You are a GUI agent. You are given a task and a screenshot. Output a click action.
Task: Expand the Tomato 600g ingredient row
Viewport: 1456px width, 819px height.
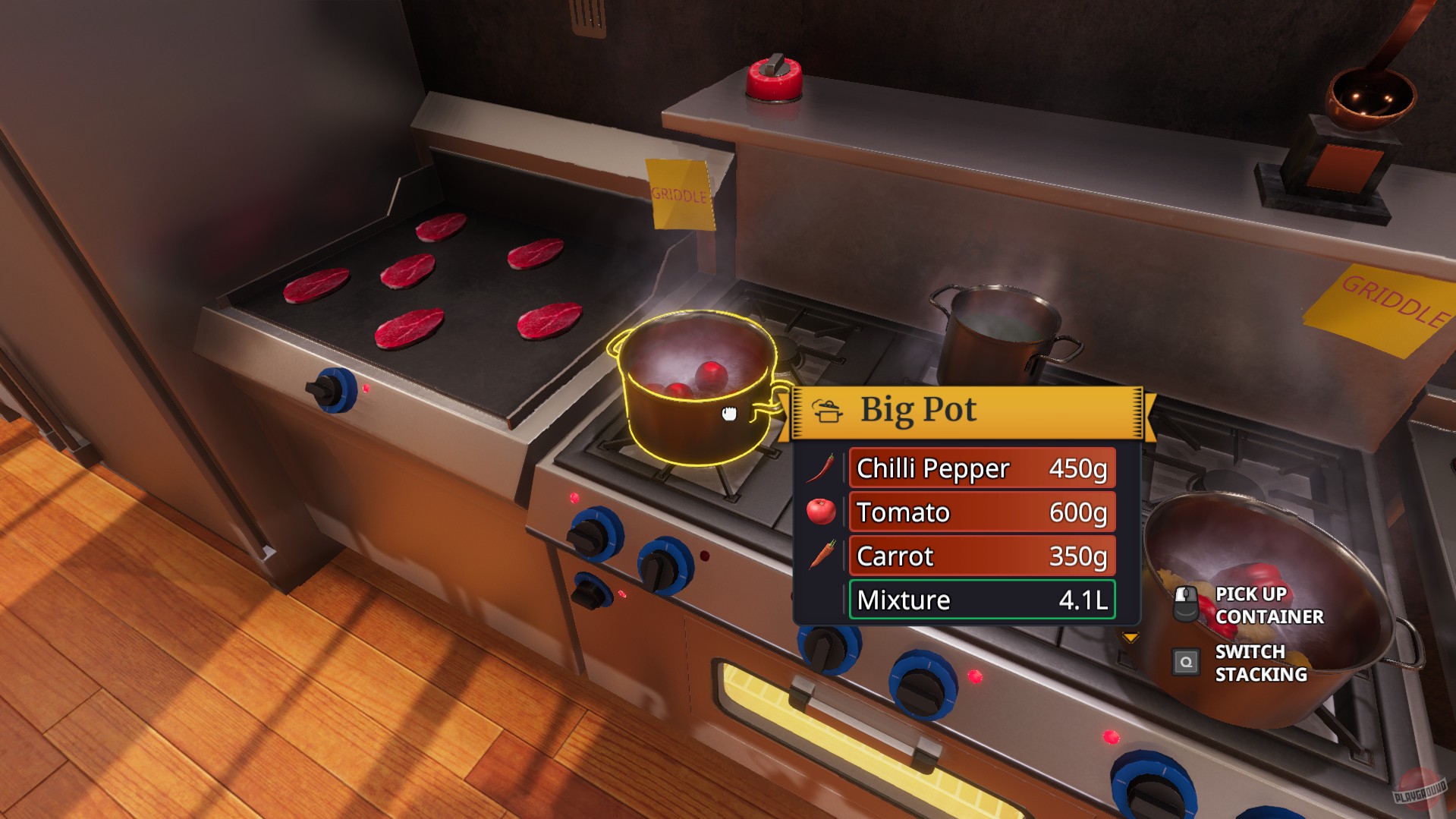[x=982, y=512]
